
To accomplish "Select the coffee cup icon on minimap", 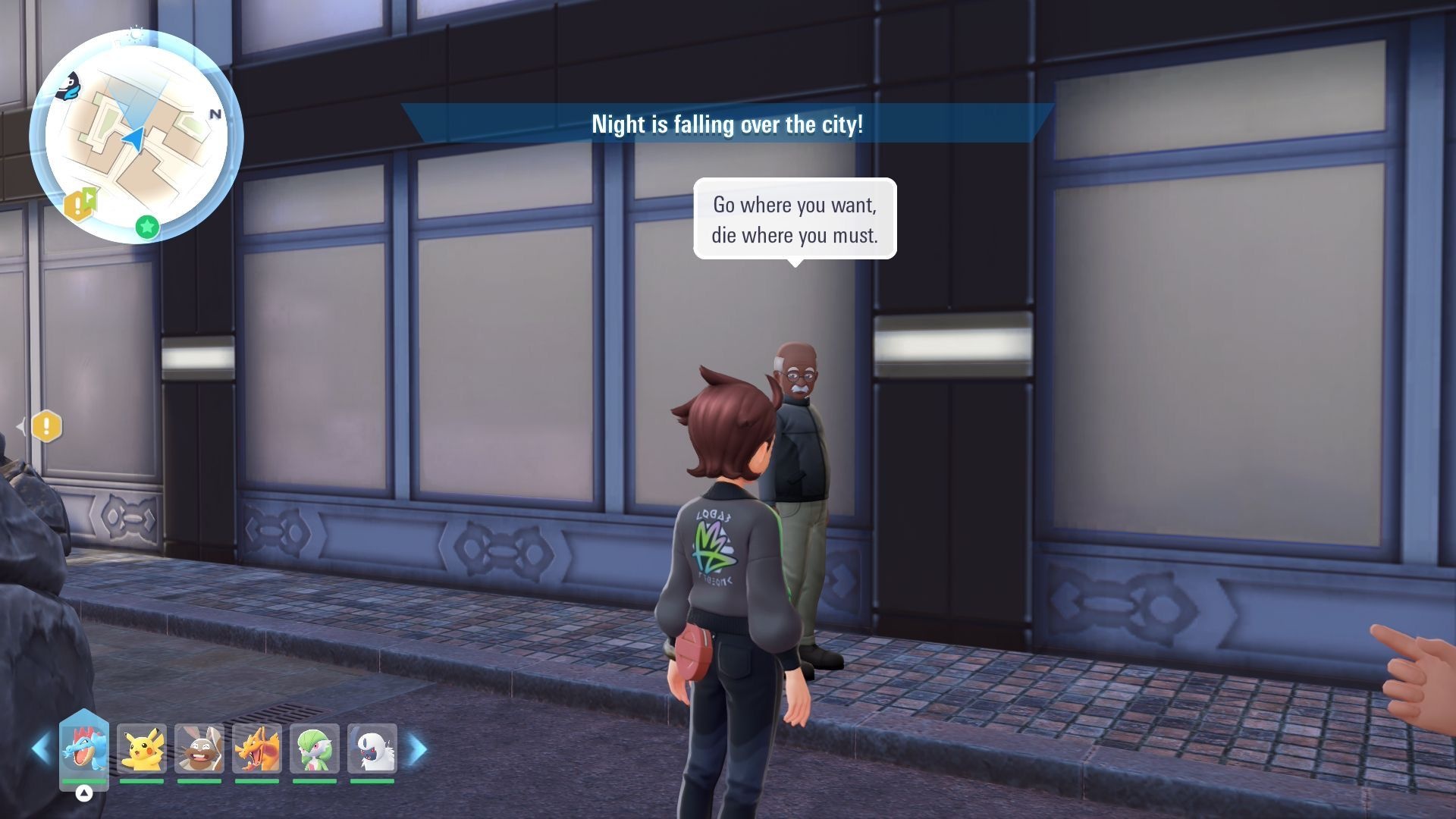I will (69, 87).
